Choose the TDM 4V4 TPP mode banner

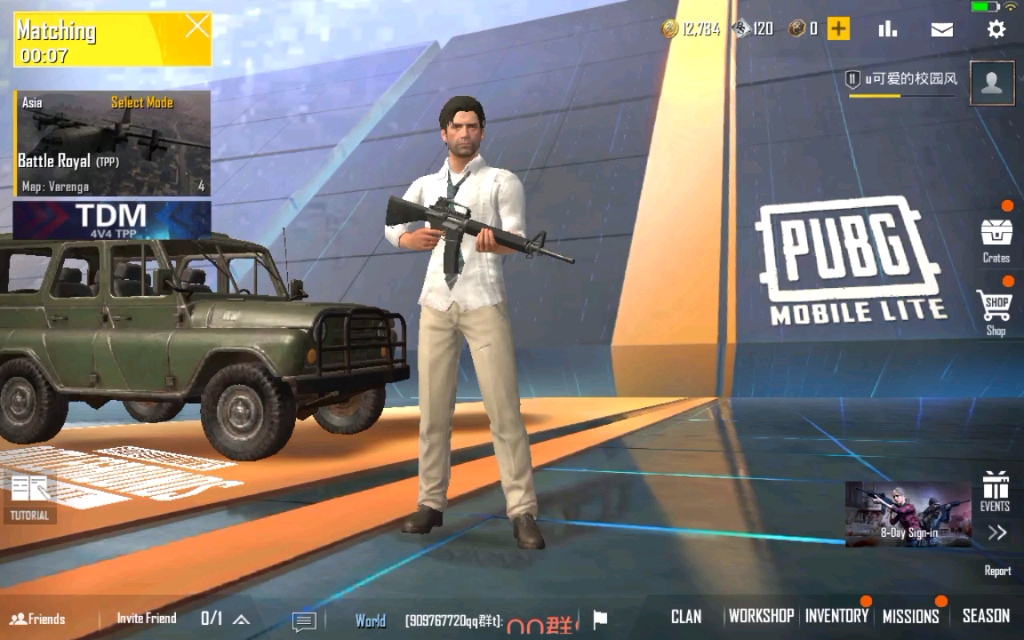(x=112, y=219)
